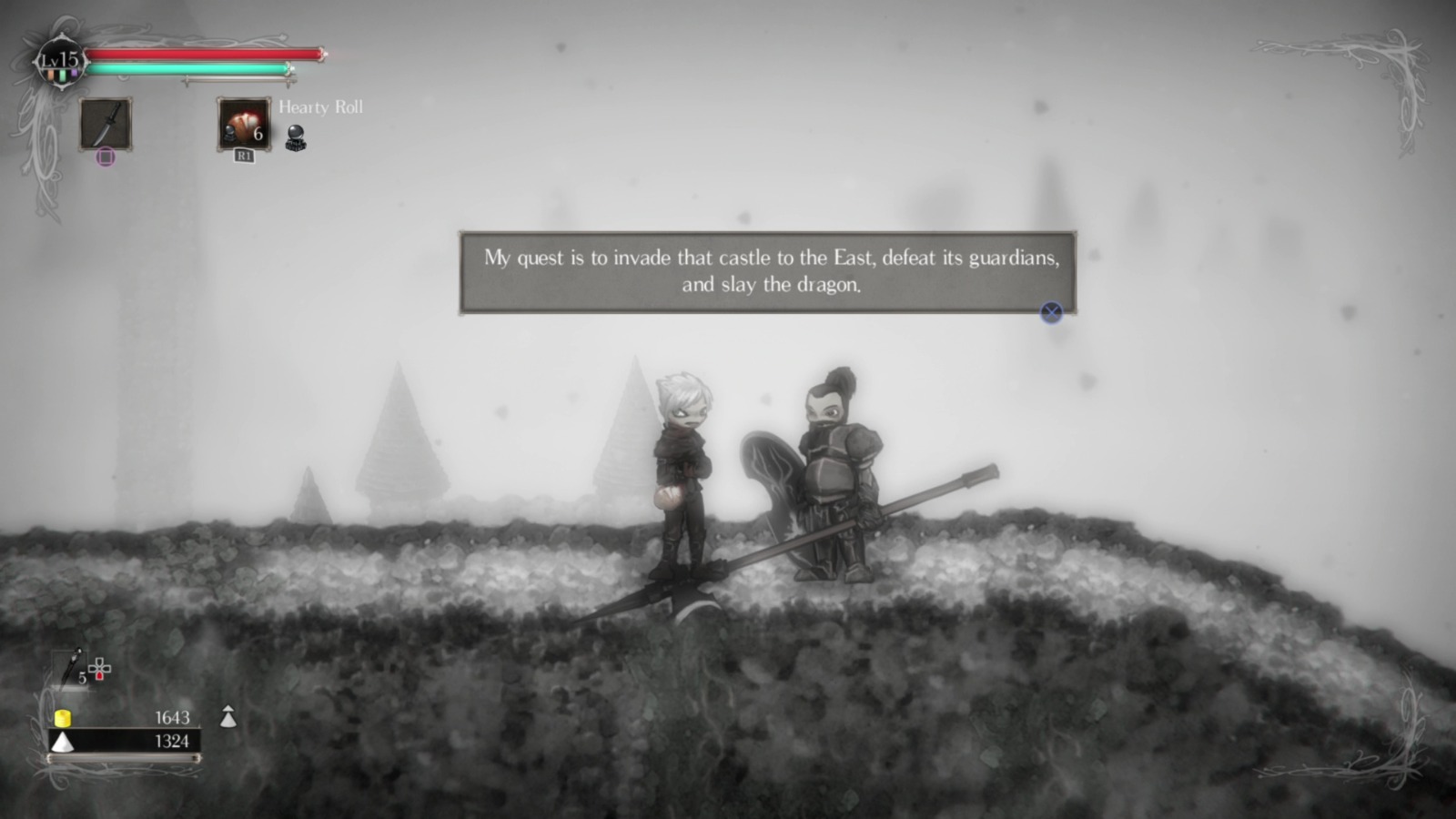
Task: Click the item count 6 on Hearty Roll
Action: point(258,135)
